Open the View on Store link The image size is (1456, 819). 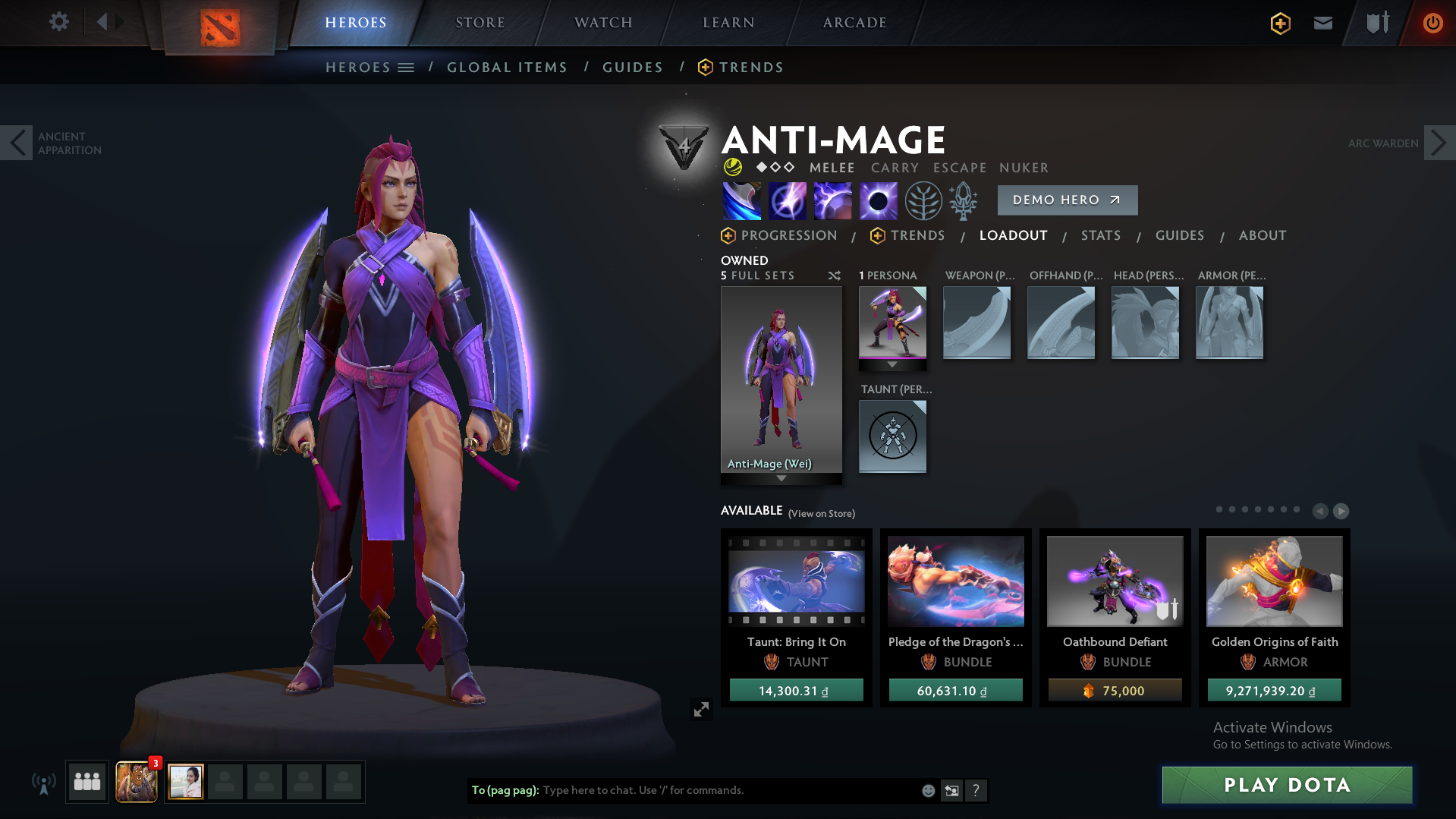coord(821,513)
